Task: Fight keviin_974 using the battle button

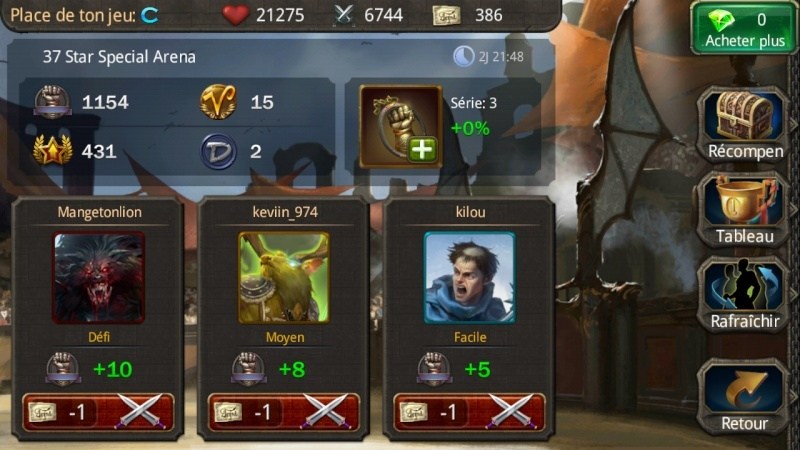Action: 284,412
